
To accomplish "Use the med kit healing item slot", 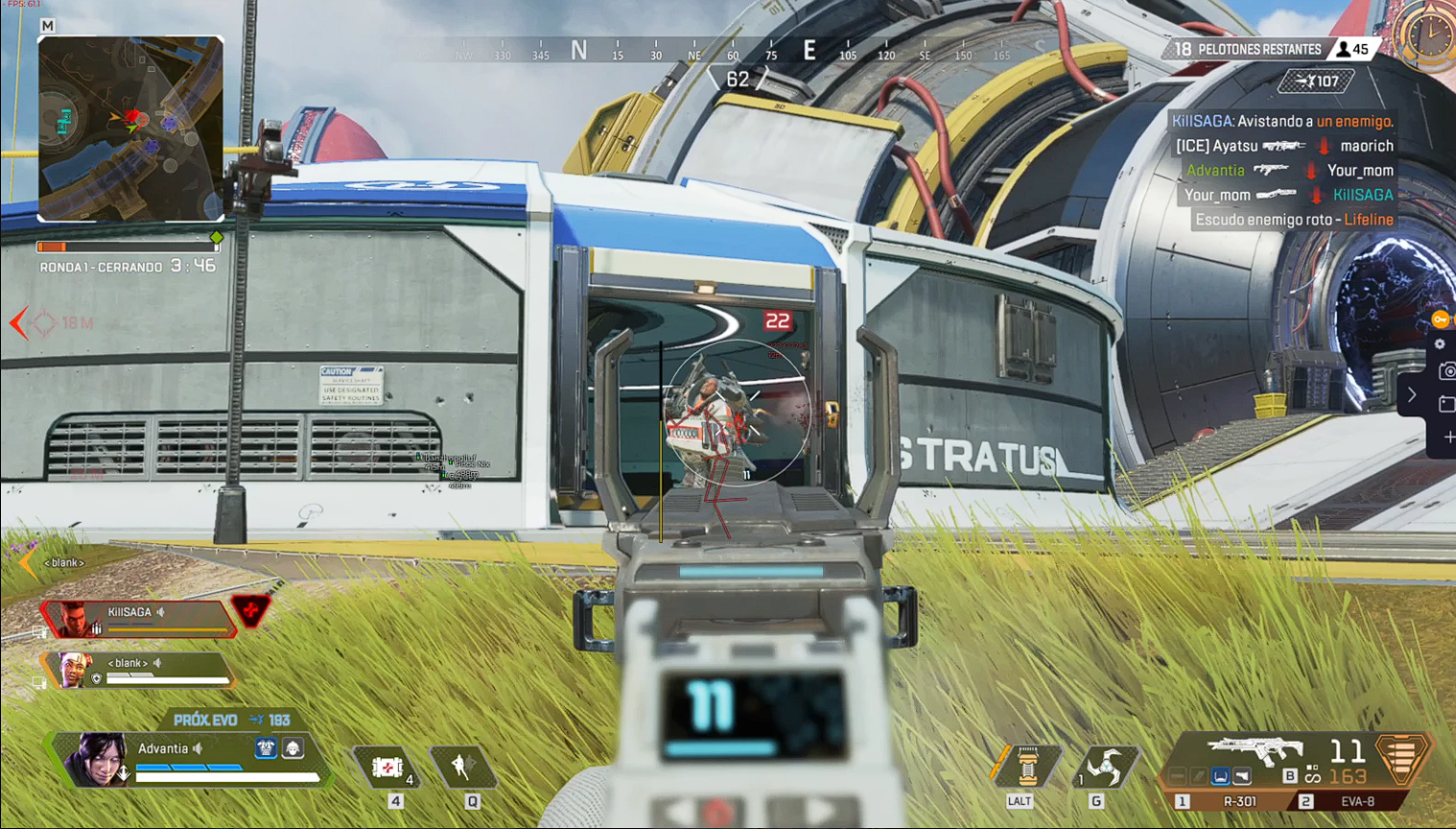I will 387,768.
